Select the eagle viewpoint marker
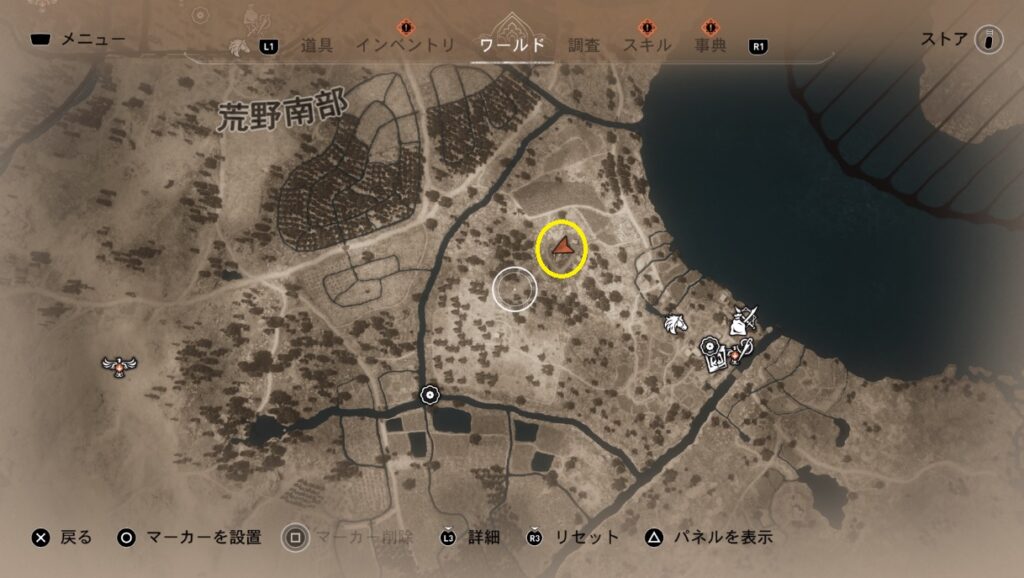 [x=120, y=366]
